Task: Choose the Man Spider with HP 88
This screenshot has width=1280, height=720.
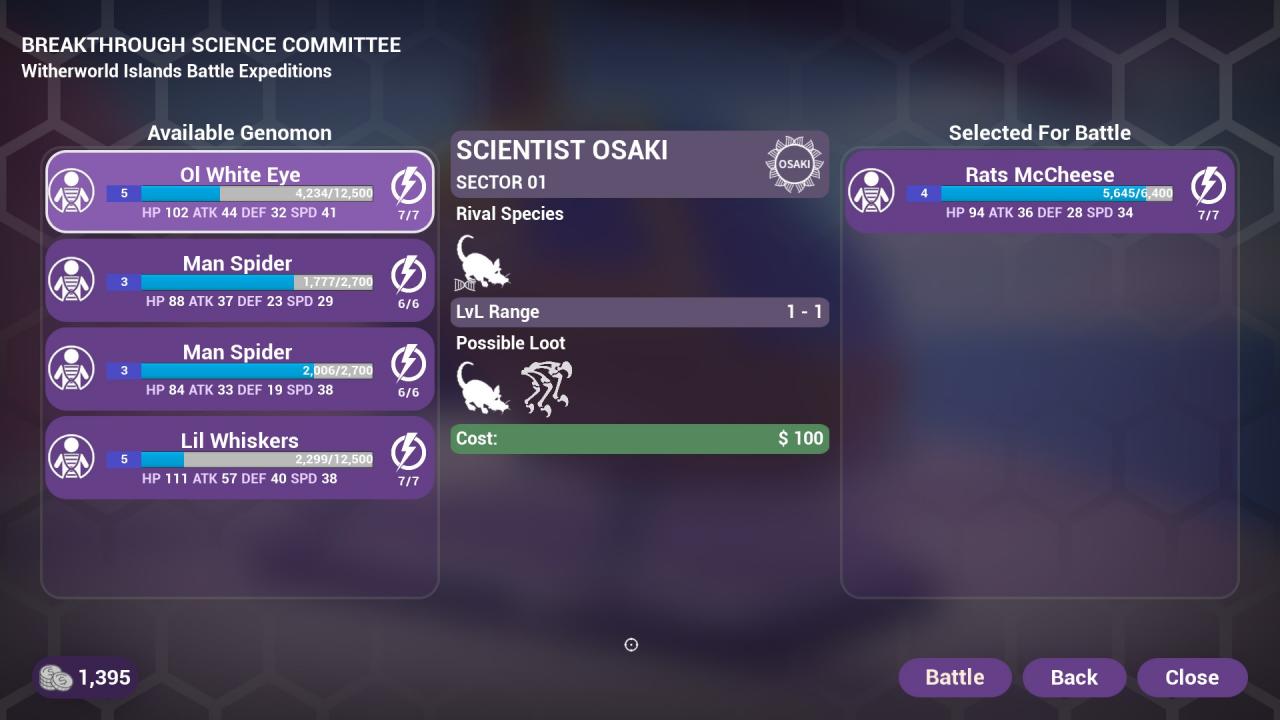Action: click(240, 280)
